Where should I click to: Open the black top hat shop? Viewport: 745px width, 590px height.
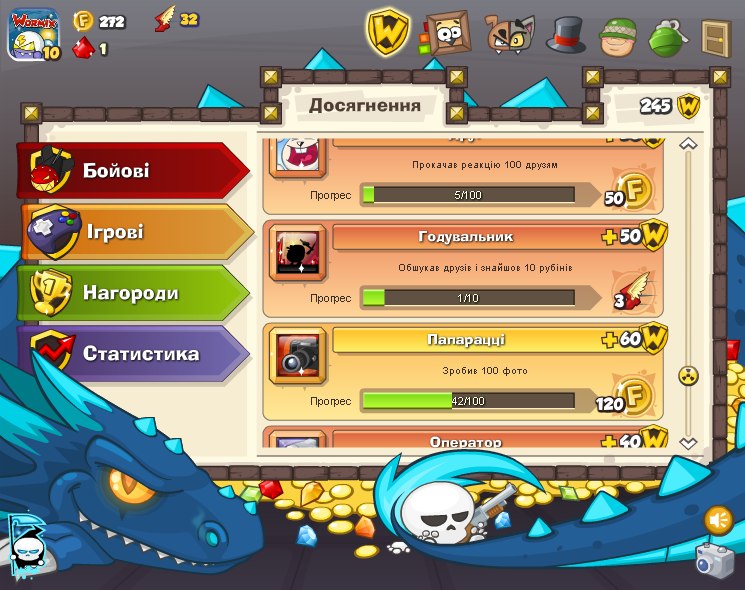565,35
